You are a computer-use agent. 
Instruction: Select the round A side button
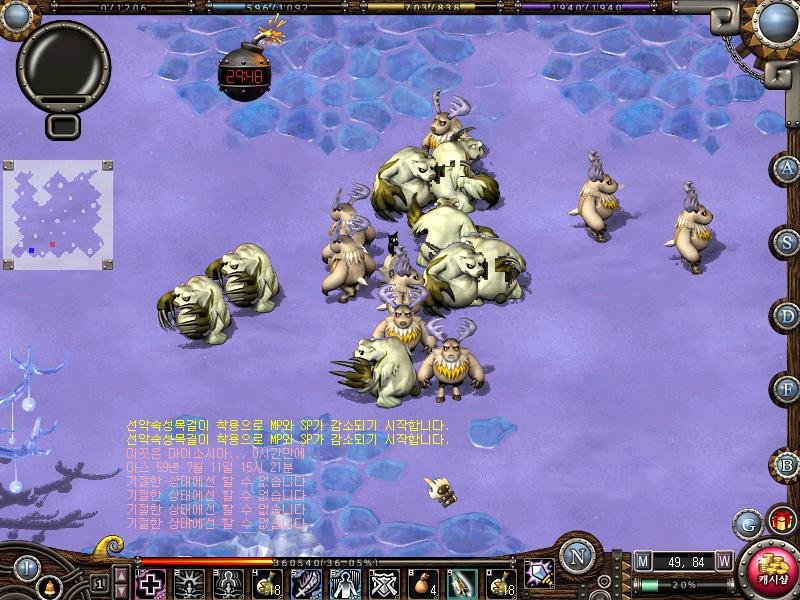pyautogui.click(x=788, y=168)
